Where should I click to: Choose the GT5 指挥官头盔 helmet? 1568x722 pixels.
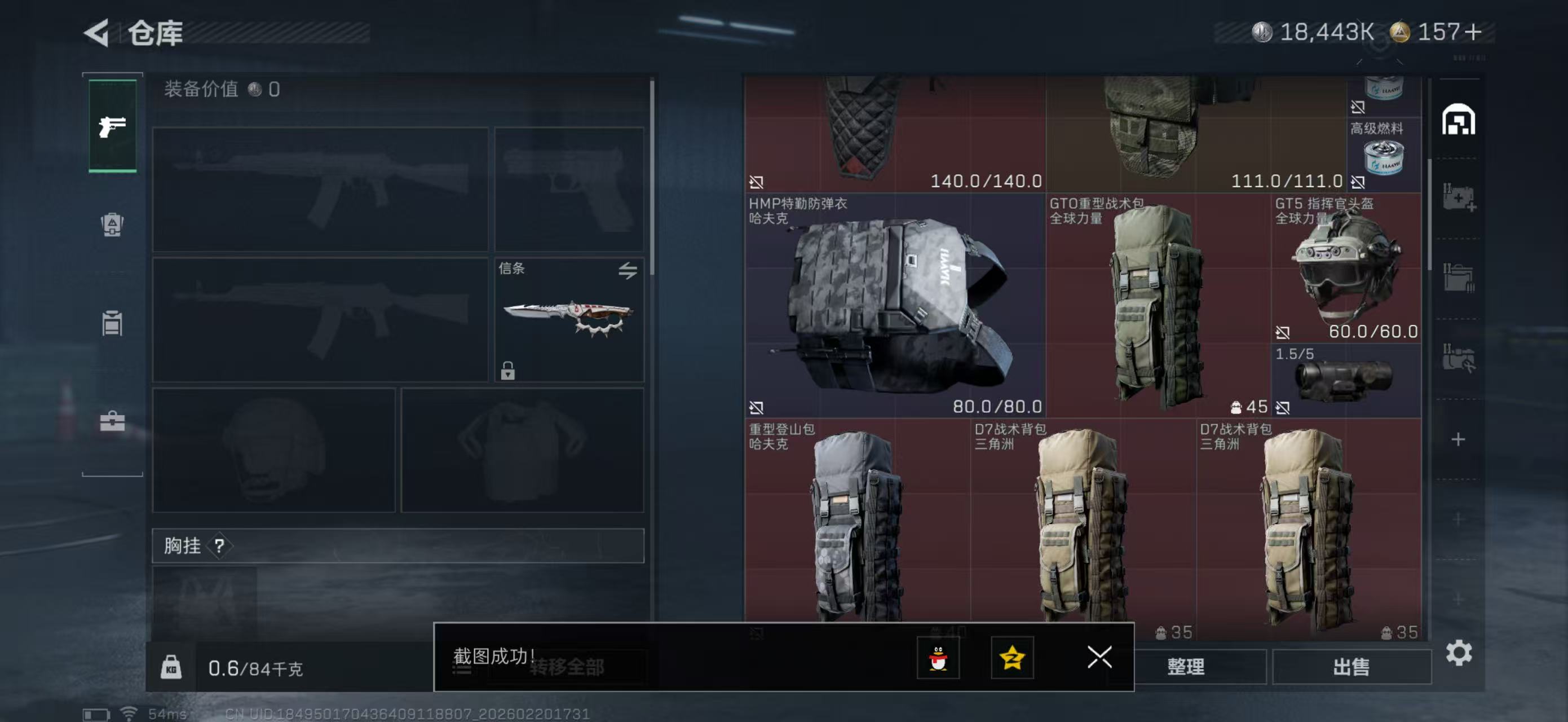tap(1346, 268)
